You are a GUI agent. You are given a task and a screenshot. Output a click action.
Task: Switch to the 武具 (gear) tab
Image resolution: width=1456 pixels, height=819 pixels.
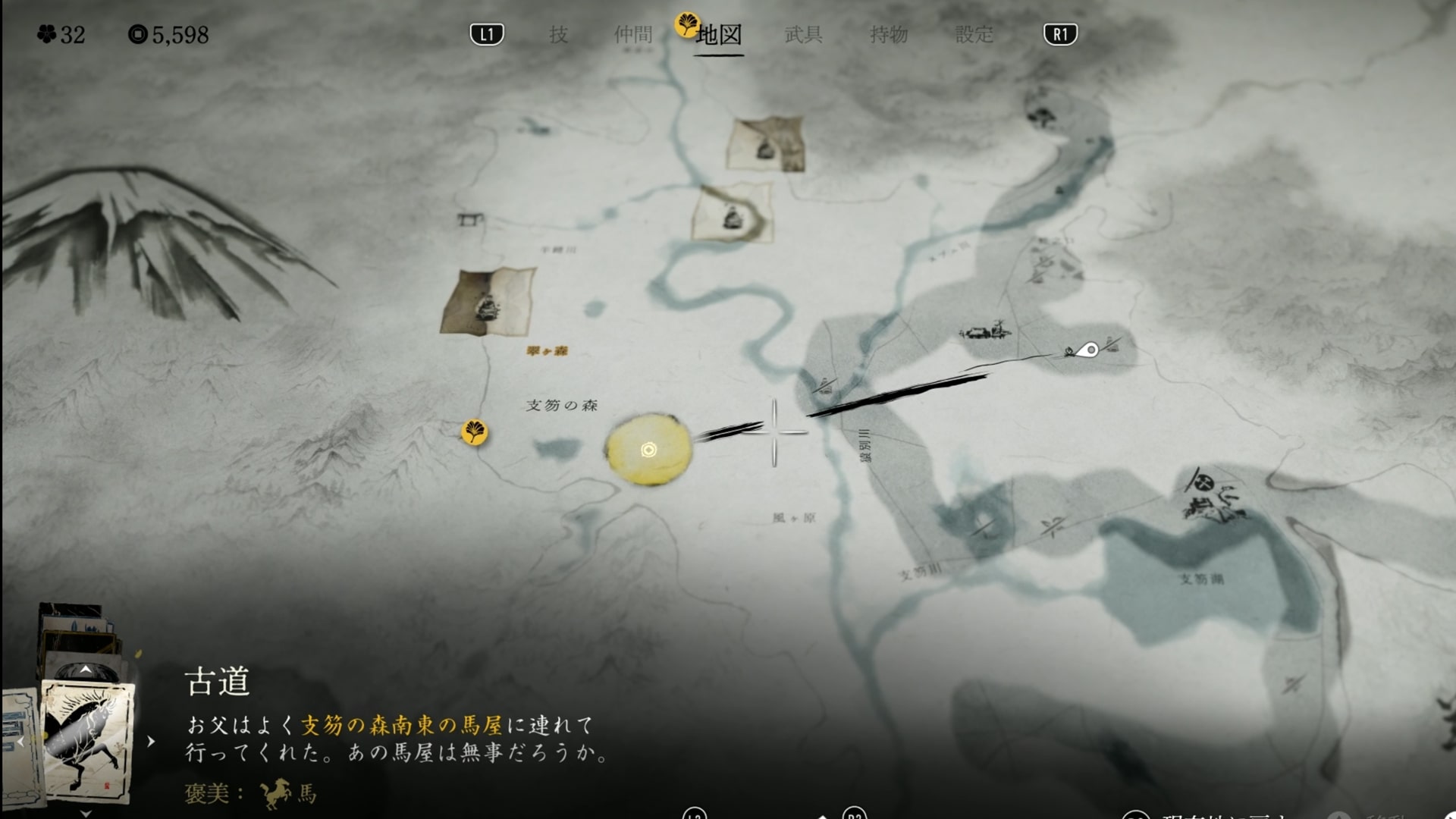[803, 35]
